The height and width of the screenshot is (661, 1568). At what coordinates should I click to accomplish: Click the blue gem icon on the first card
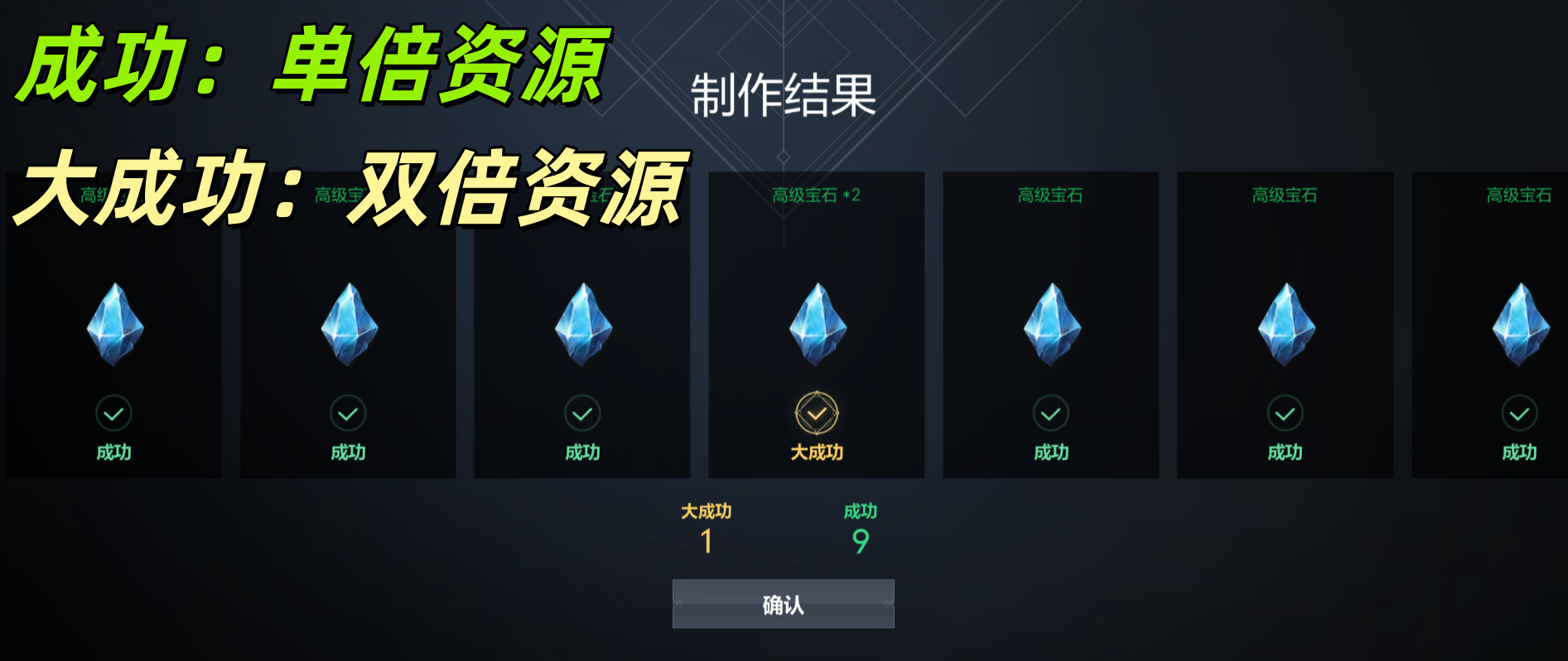(x=112, y=325)
